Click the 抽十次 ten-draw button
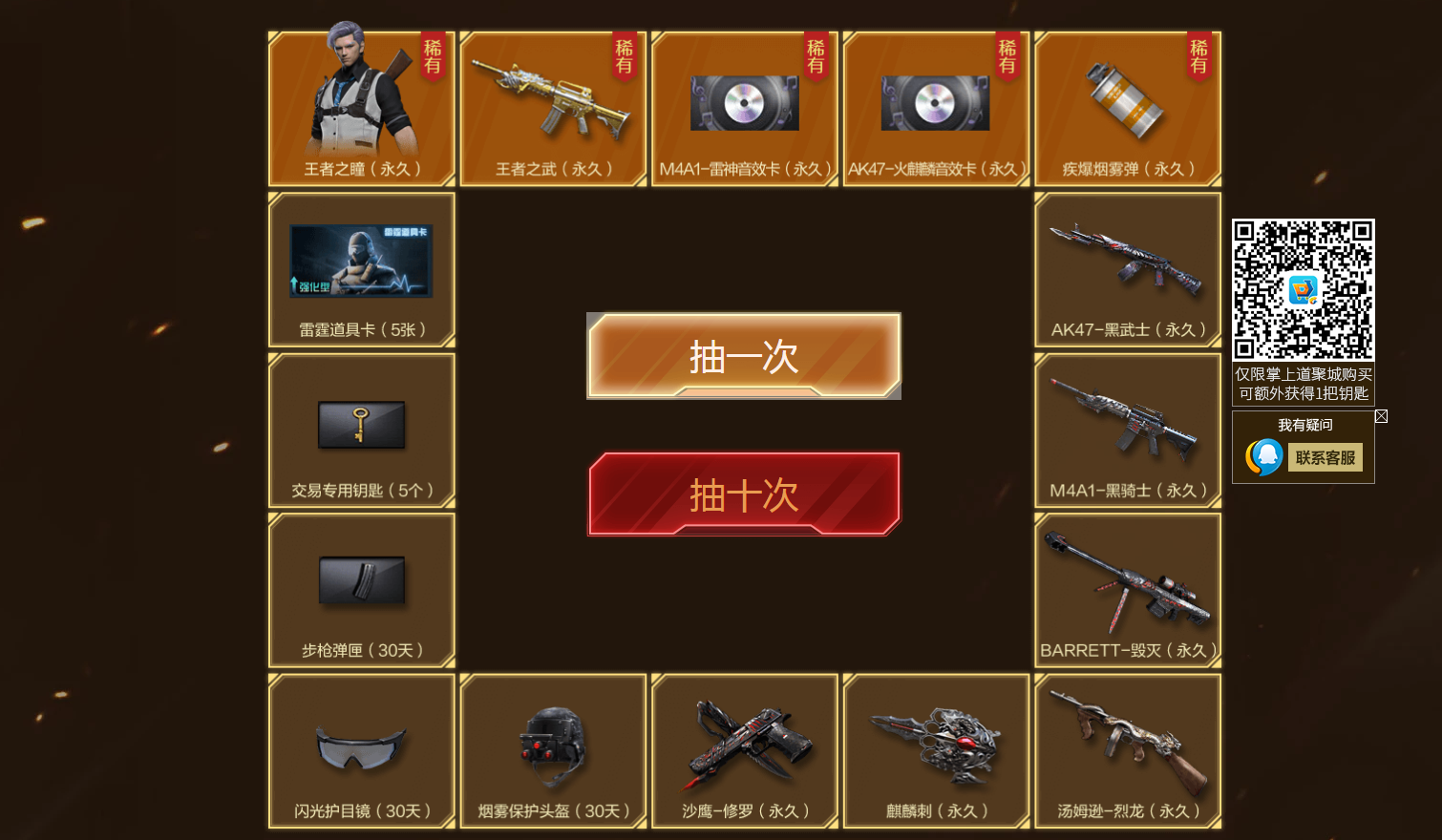This screenshot has height=840, width=1442. (743, 494)
